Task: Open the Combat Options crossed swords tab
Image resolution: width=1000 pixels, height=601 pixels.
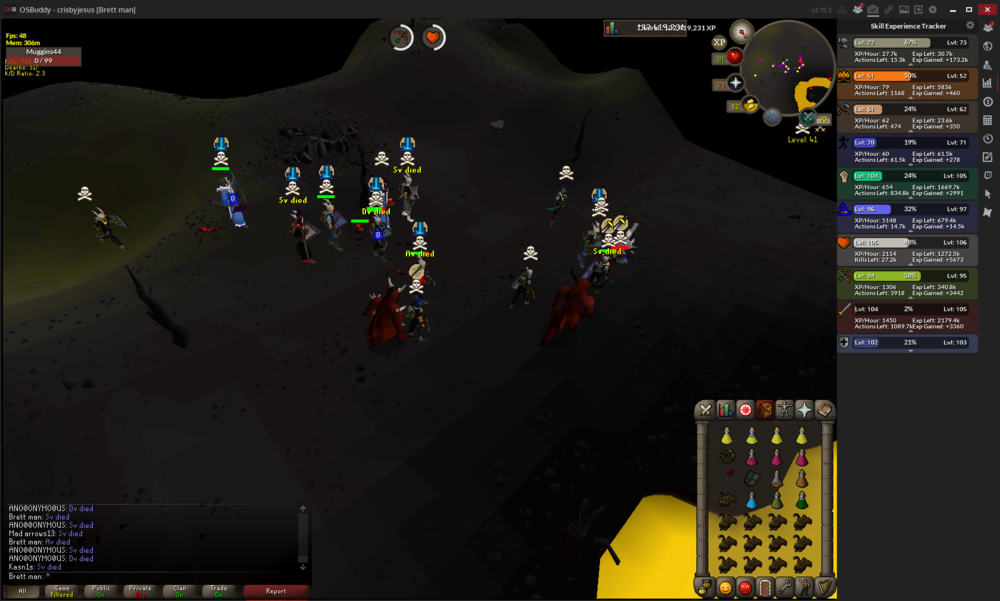Action: (x=706, y=410)
